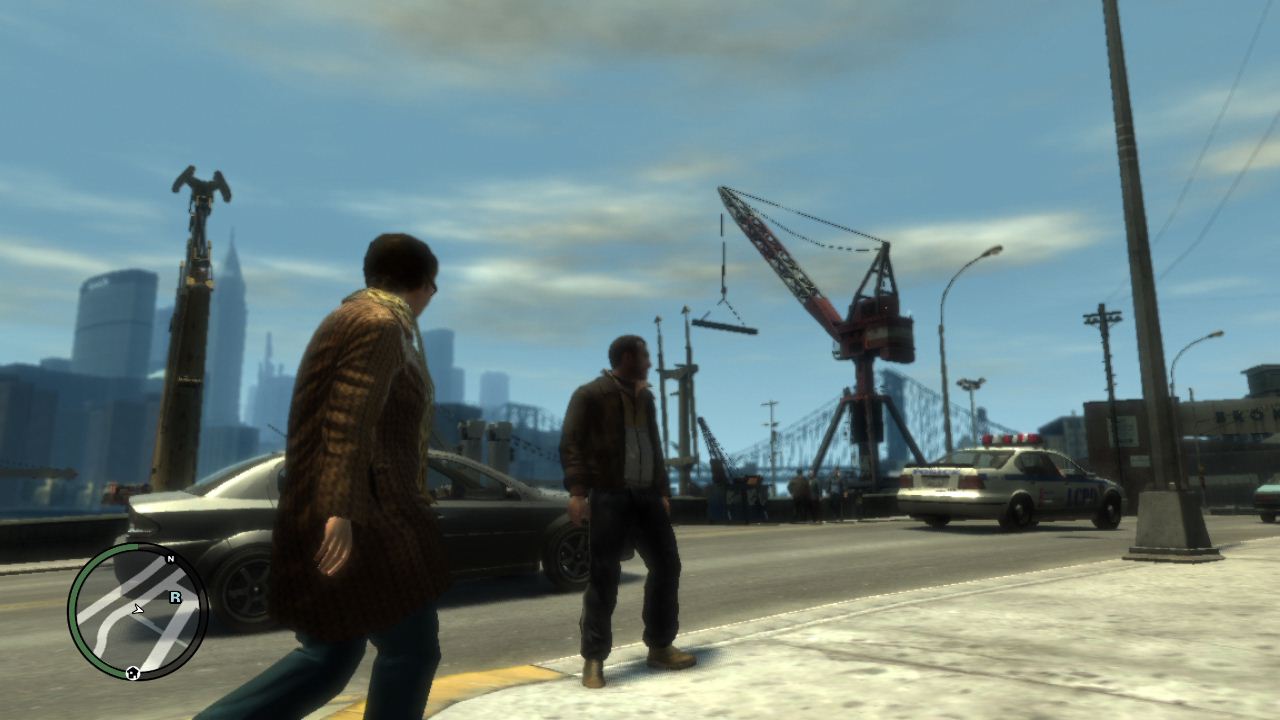Image resolution: width=1280 pixels, height=720 pixels.
Task: Click the safehouse icon on the radar edge
Action: pyautogui.click(x=131, y=671)
